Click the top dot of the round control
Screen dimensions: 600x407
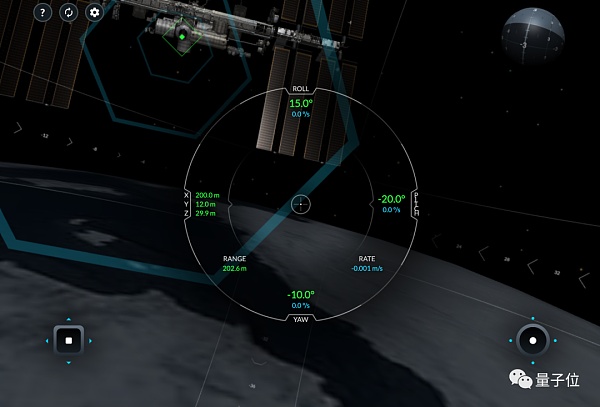tap(533, 317)
